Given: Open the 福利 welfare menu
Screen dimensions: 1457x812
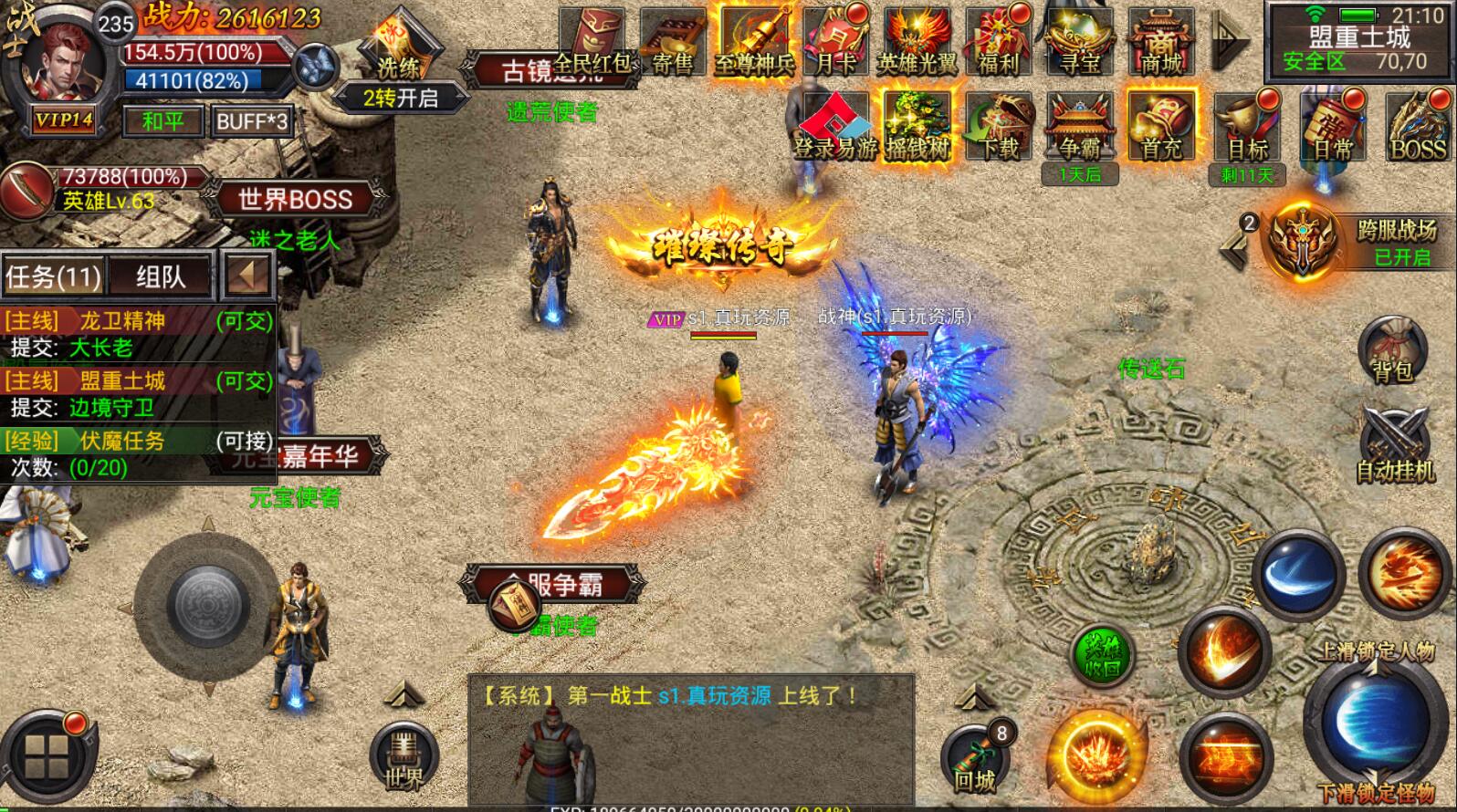Looking at the screenshot, I should [x=998, y=41].
